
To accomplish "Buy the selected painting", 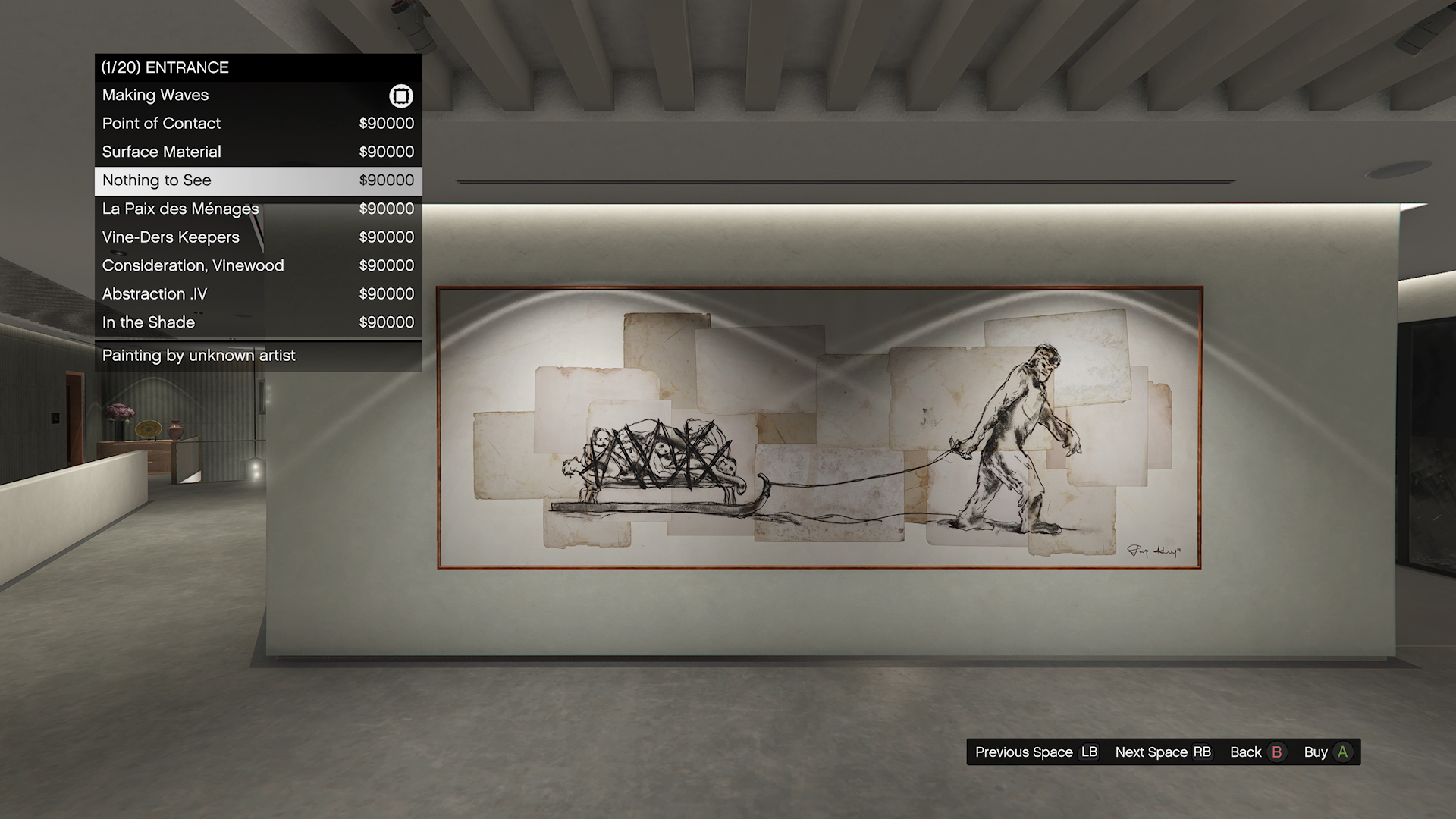I will (x=1327, y=752).
